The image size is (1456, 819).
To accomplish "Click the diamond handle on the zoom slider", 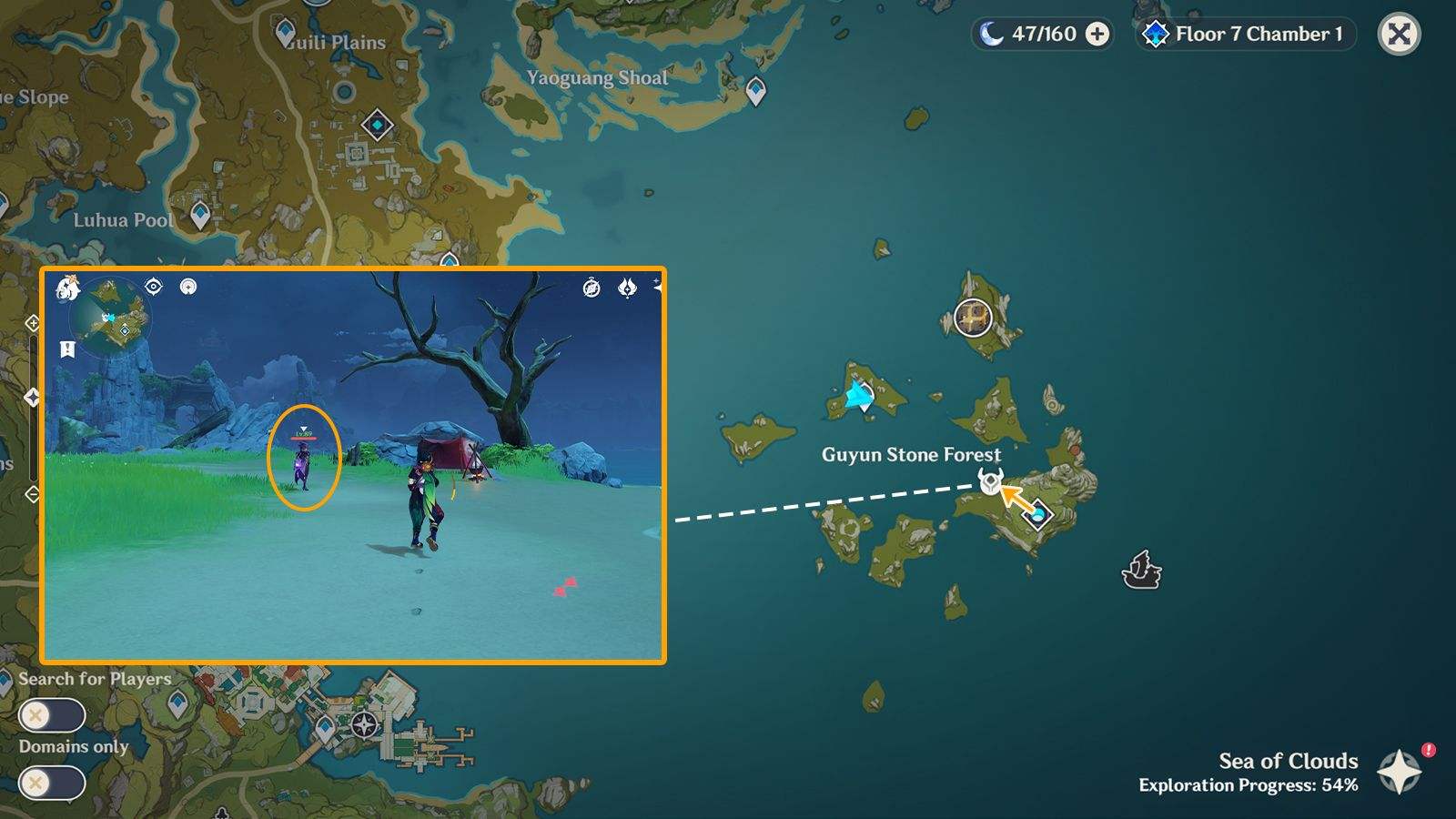I will tap(33, 396).
